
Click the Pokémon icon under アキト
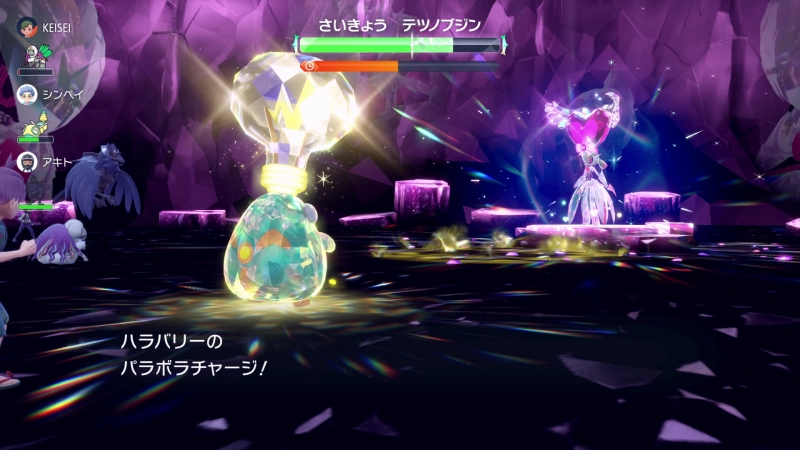click(x=34, y=190)
